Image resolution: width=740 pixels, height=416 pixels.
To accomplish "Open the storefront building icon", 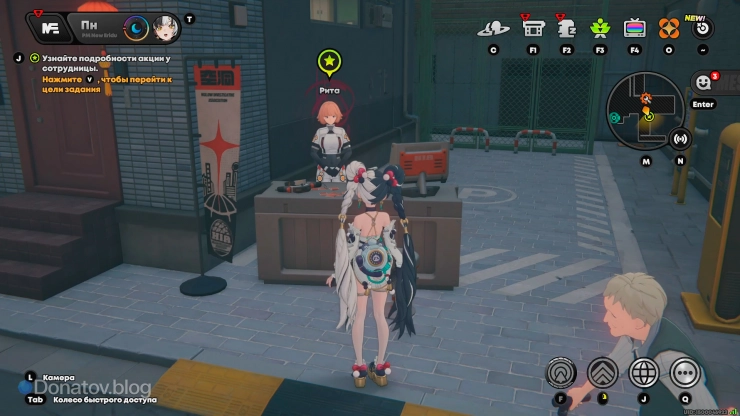I will tap(533, 28).
